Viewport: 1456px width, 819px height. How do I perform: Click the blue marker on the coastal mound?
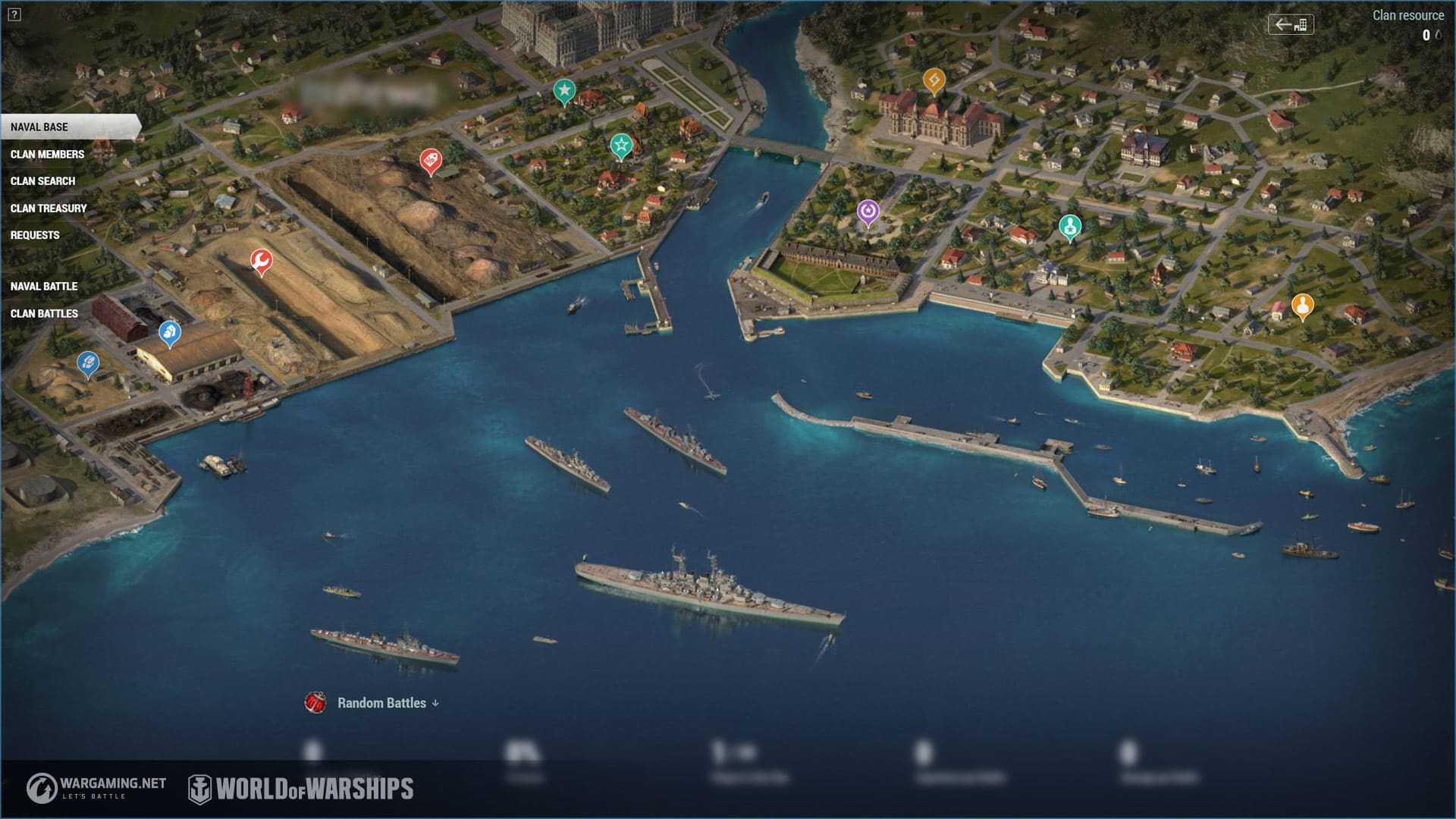88,363
